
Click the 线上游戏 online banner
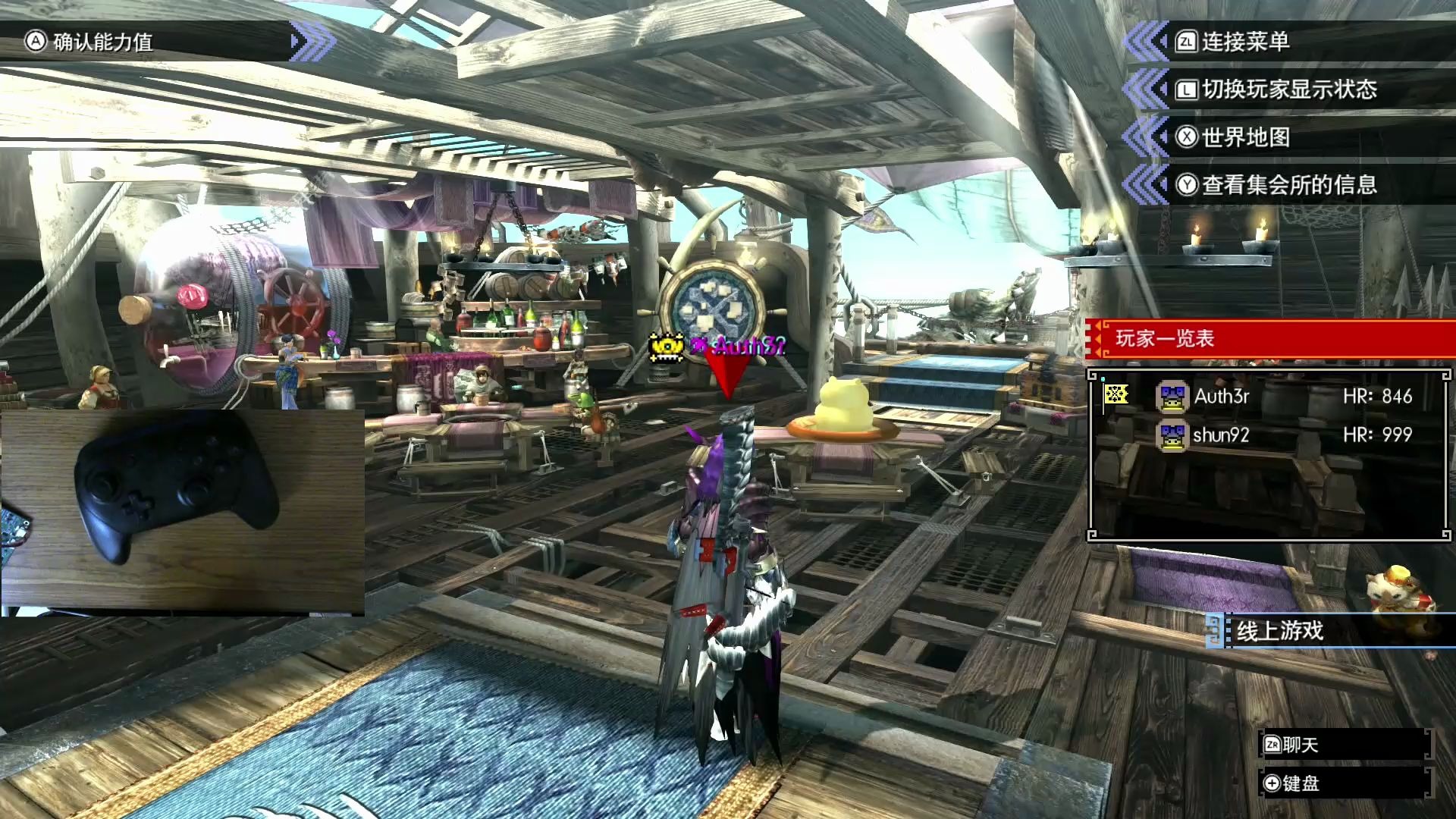(x=1280, y=631)
